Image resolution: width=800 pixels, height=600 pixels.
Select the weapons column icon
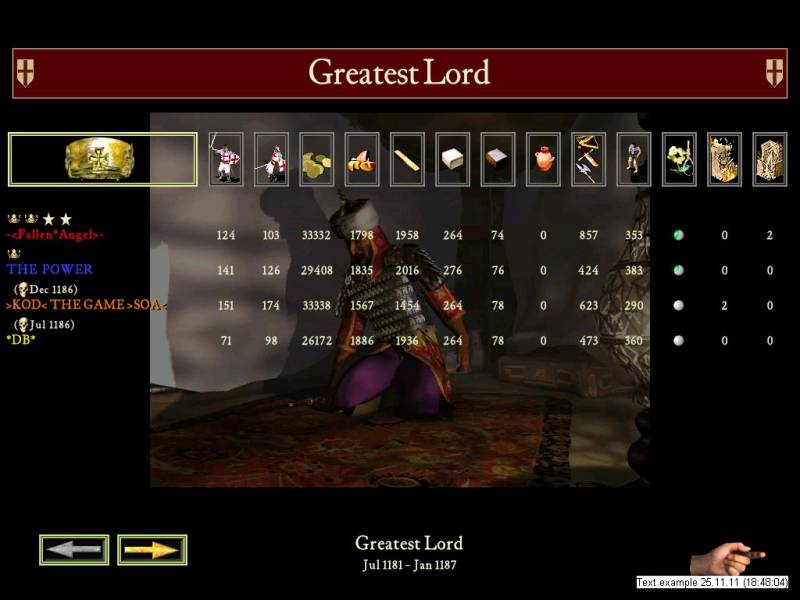click(x=588, y=160)
